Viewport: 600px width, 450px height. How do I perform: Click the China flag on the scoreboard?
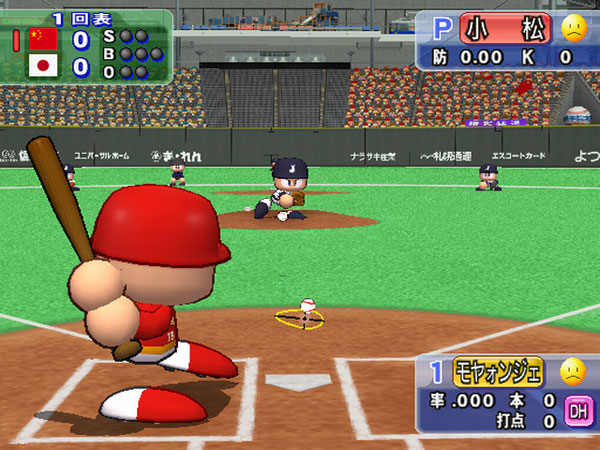[x=42, y=39]
